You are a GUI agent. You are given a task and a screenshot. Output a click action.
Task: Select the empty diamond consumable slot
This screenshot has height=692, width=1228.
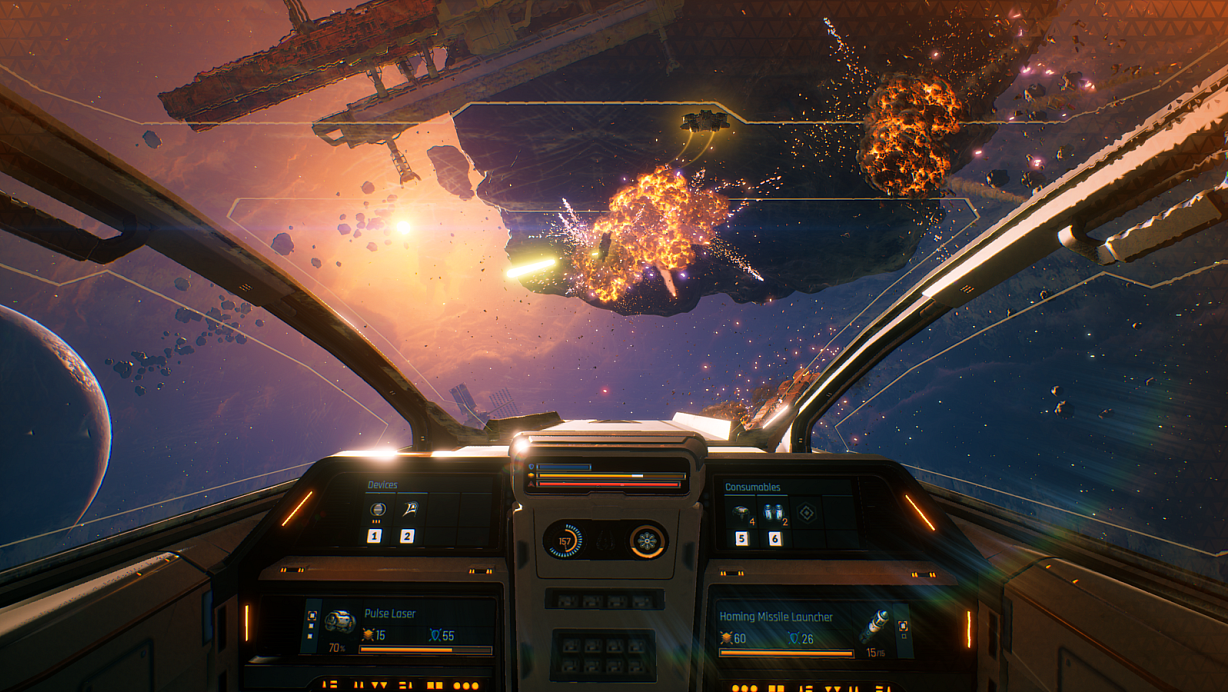[806, 513]
